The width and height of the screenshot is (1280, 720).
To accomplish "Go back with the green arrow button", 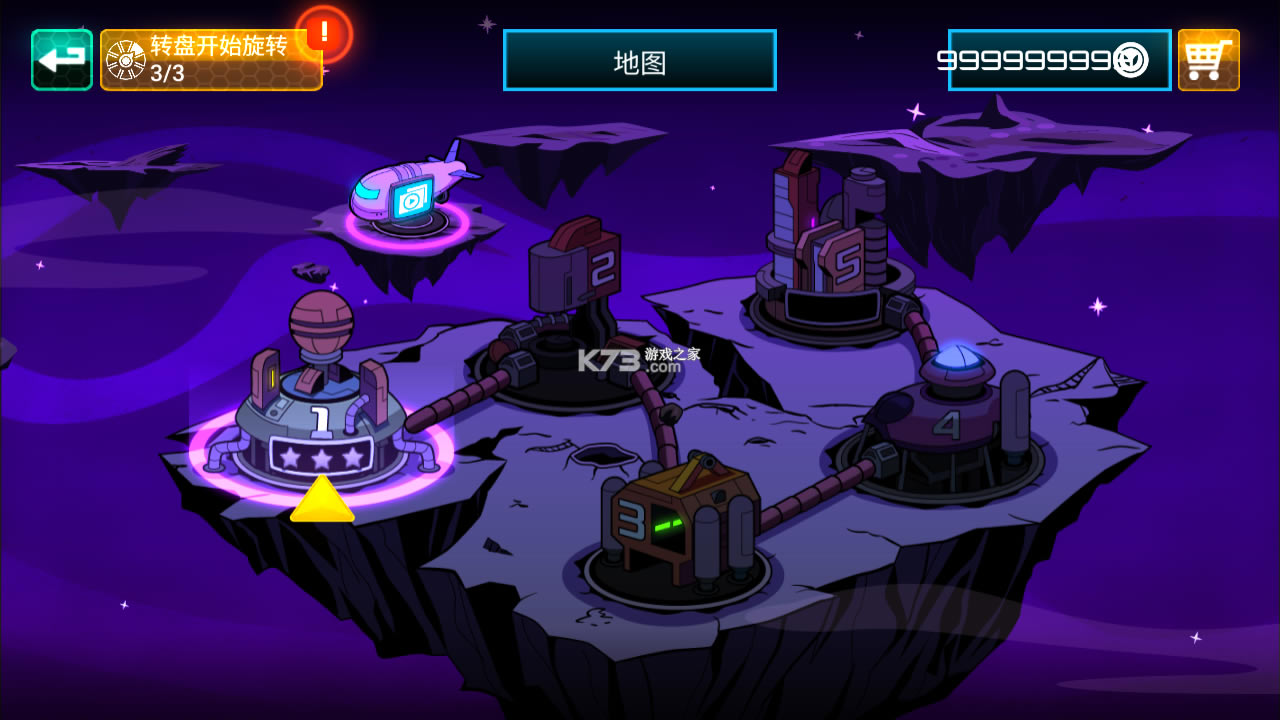I will coord(62,60).
